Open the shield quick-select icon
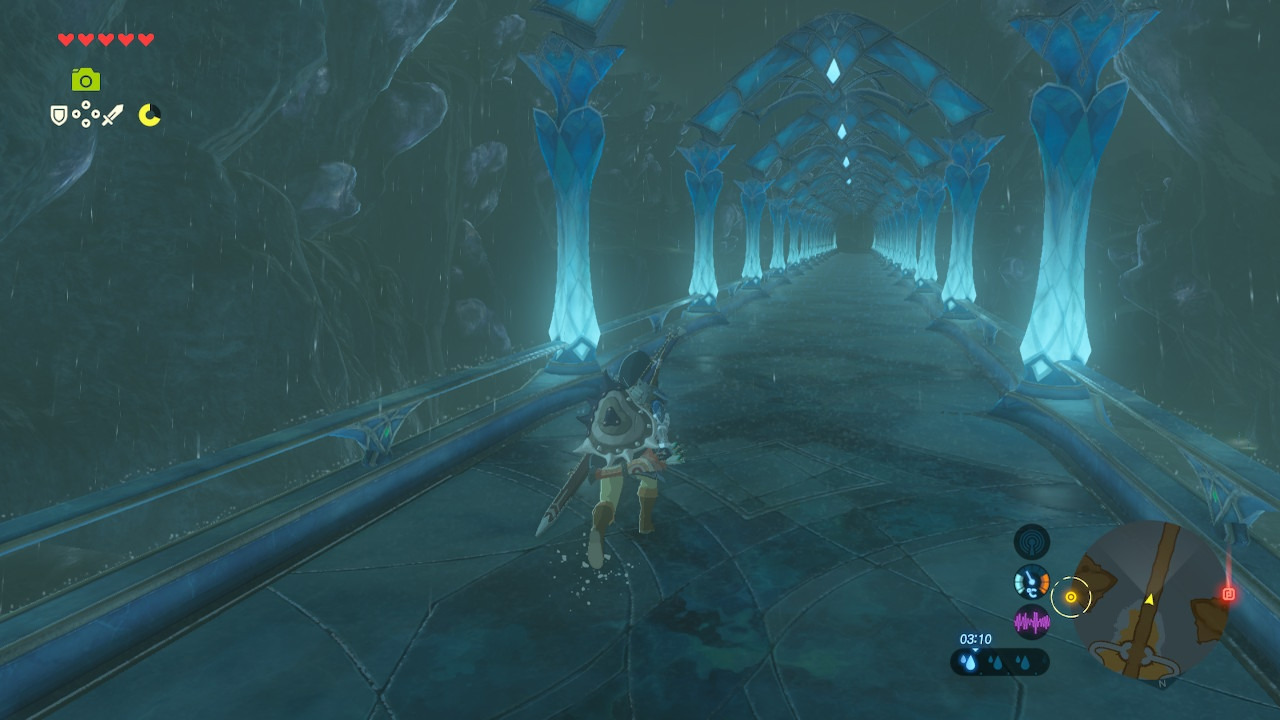Image resolution: width=1280 pixels, height=720 pixels. [x=59, y=116]
